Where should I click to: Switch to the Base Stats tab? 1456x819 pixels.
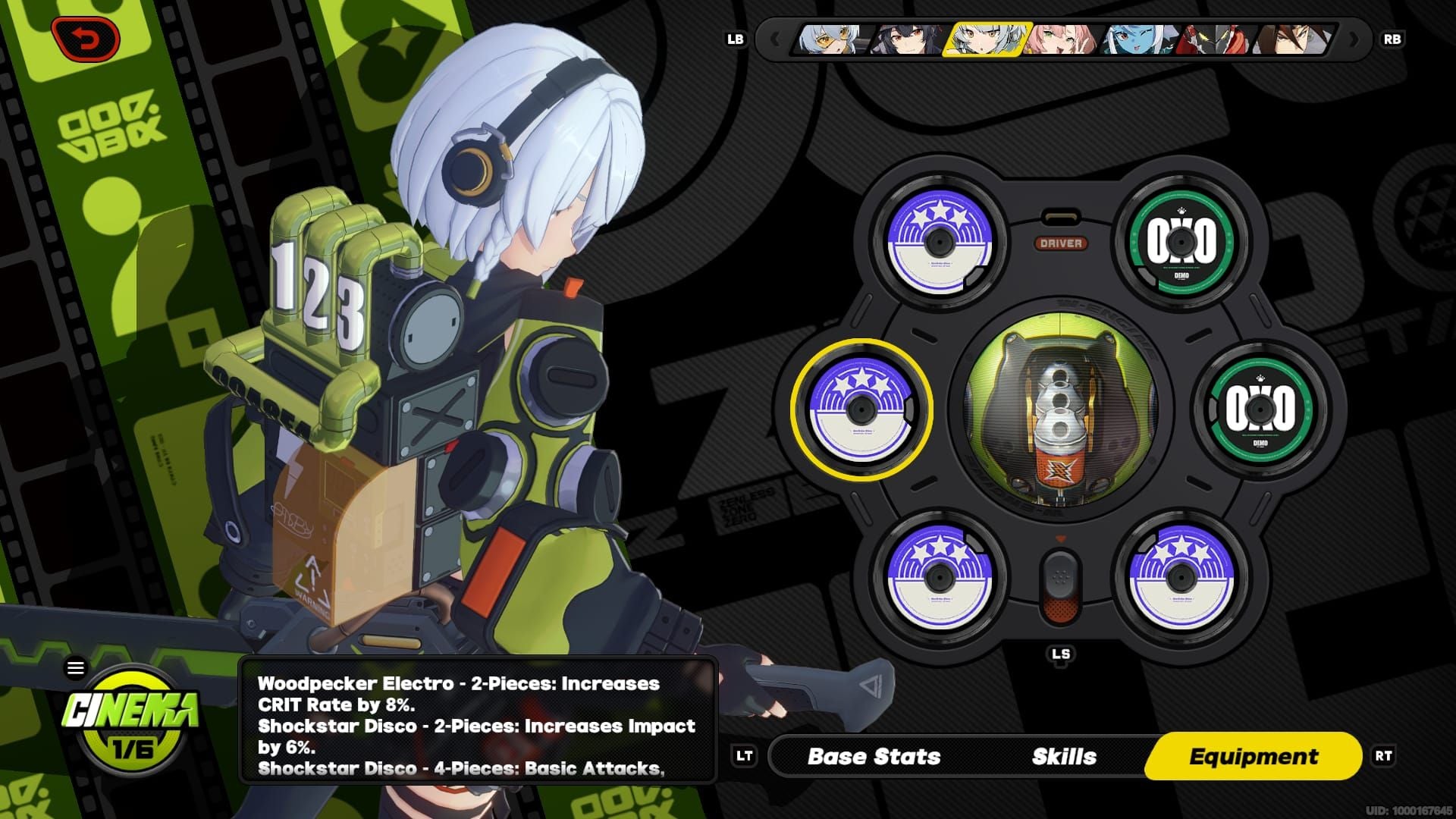(874, 756)
